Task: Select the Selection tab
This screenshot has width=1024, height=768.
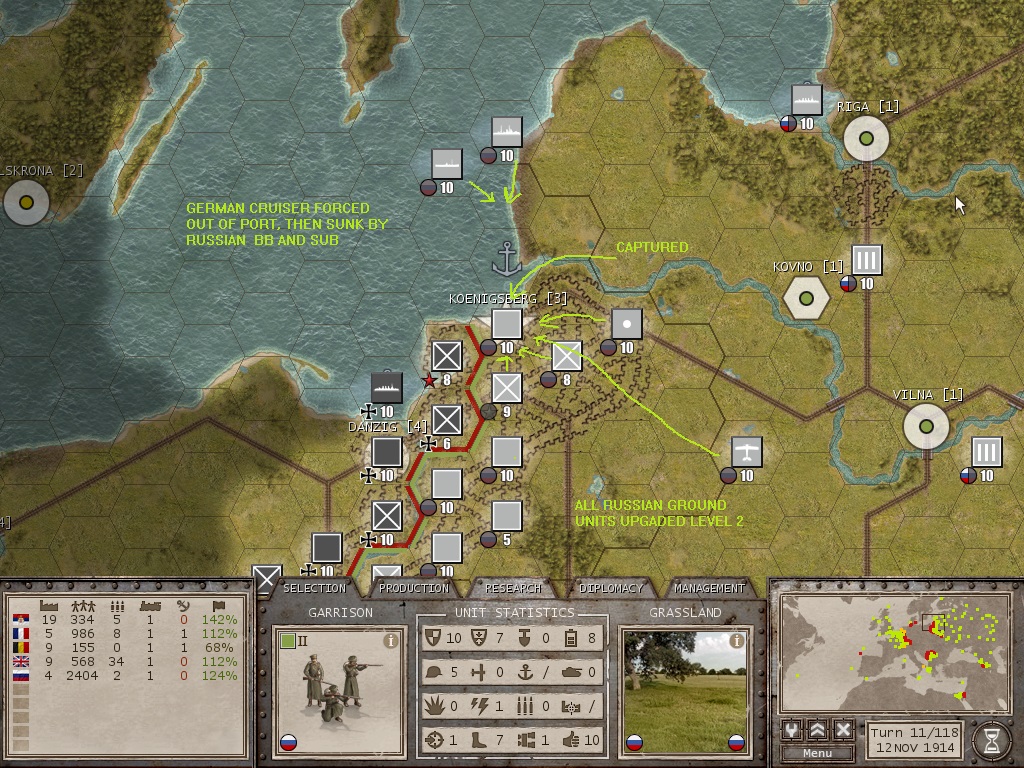Action: click(x=314, y=588)
